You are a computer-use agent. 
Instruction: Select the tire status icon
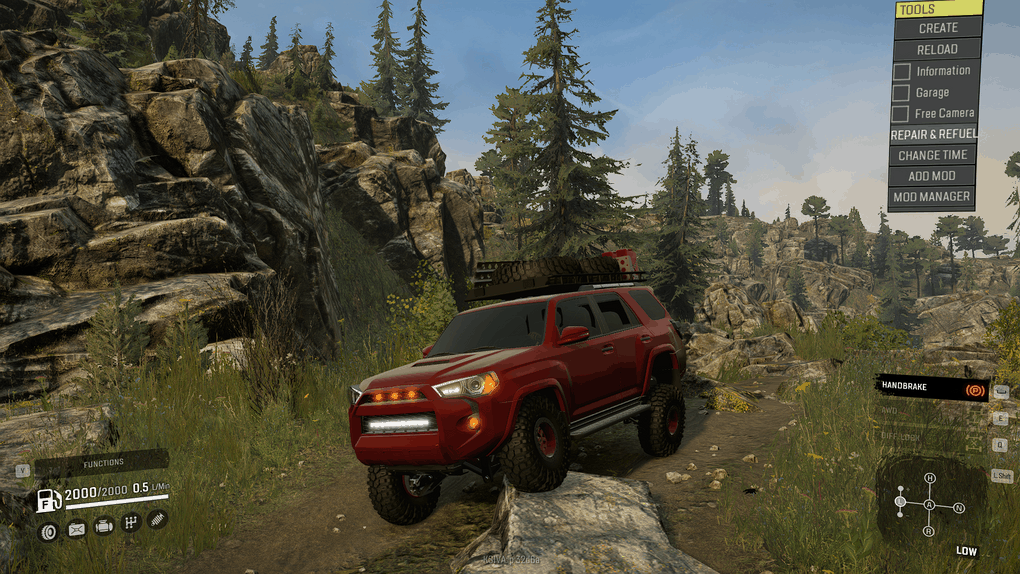[x=47, y=531]
